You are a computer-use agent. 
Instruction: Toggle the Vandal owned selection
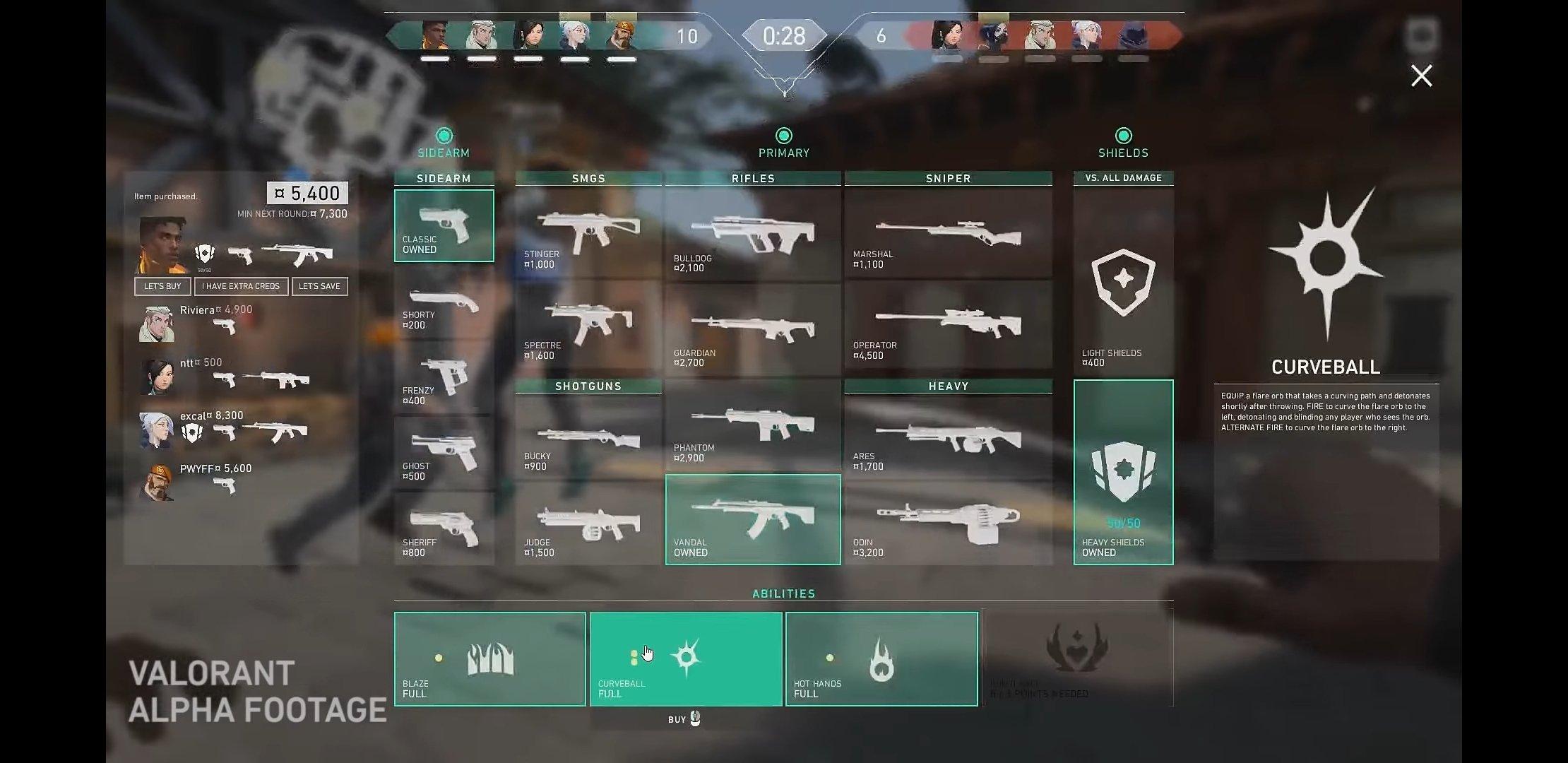tap(752, 519)
